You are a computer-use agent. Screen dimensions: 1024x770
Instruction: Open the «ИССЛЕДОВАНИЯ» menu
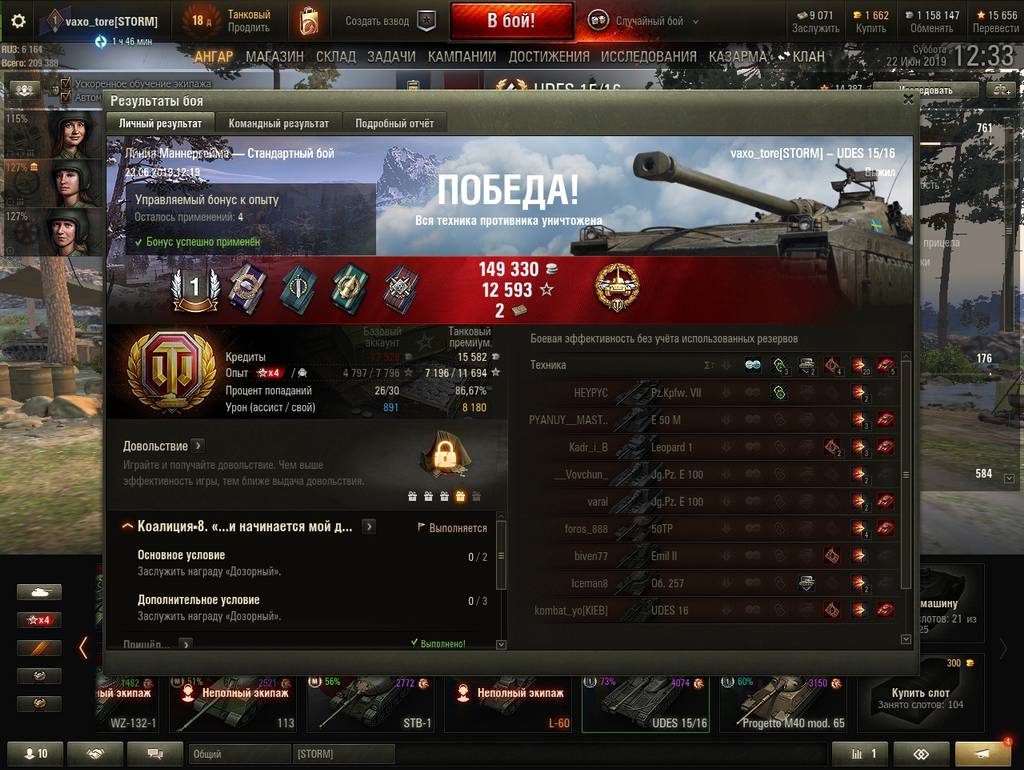650,57
